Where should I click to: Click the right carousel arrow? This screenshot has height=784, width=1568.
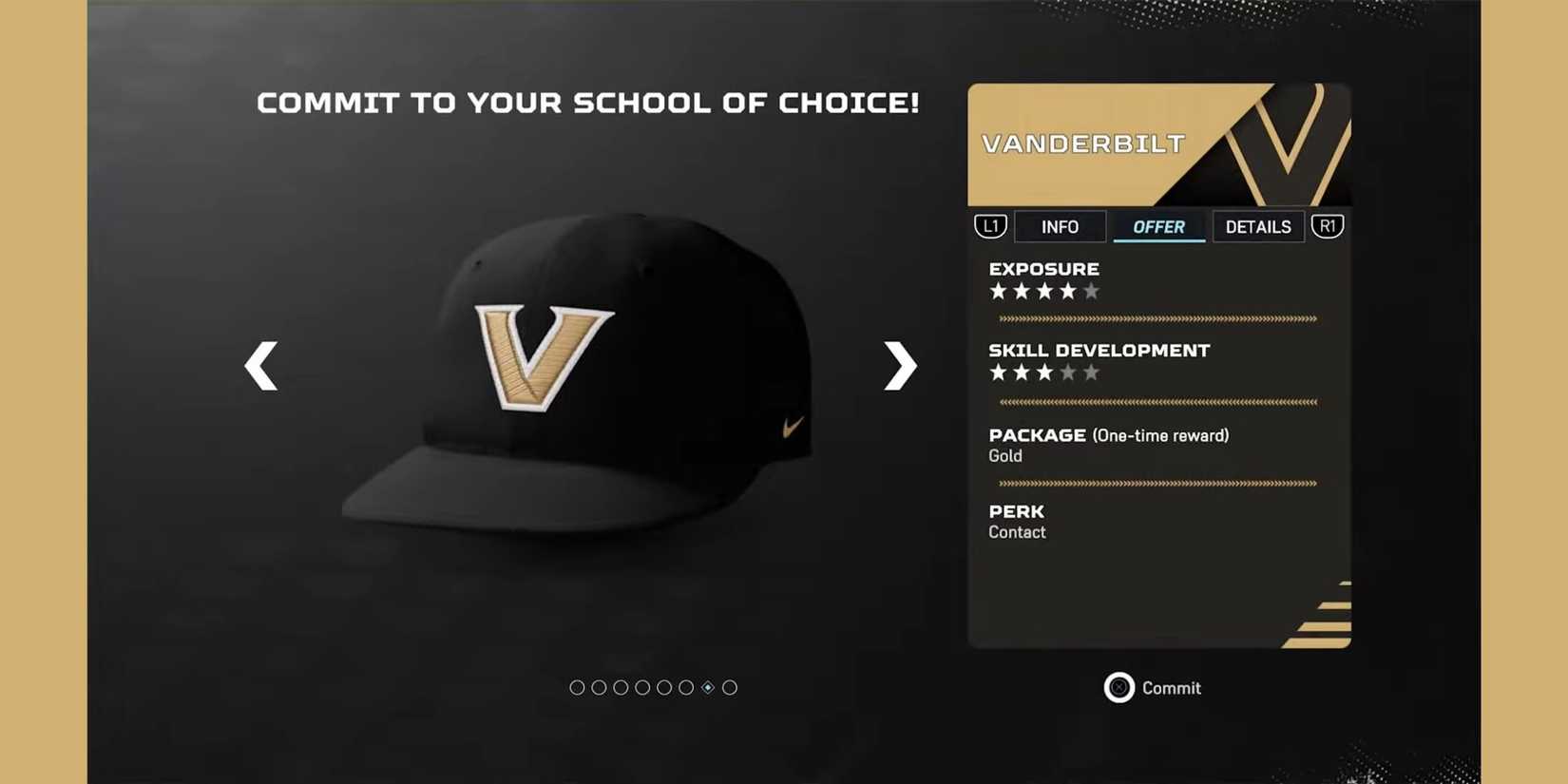pyautogui.click(x=897, y=366)
